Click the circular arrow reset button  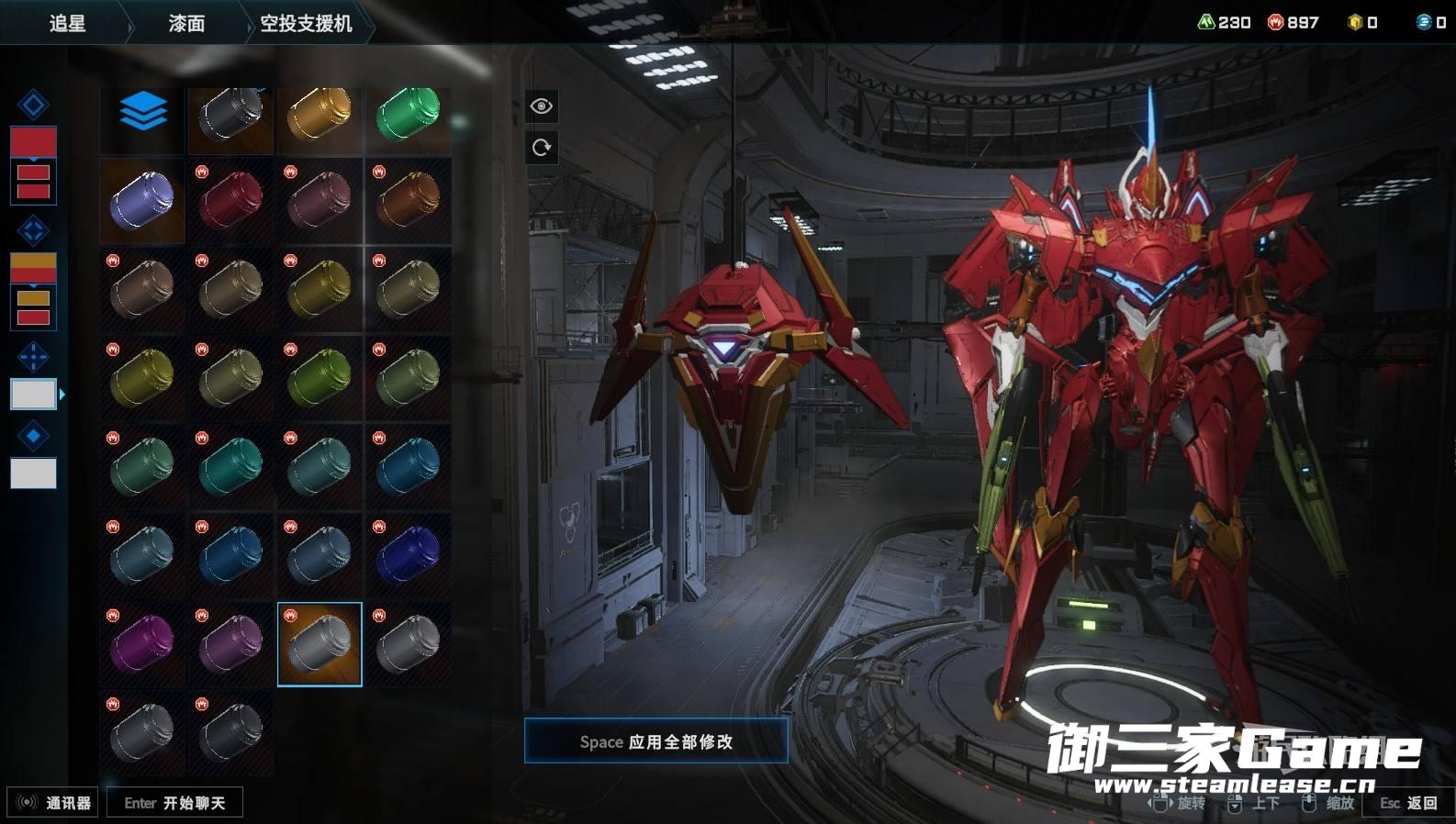click(542, 147)
